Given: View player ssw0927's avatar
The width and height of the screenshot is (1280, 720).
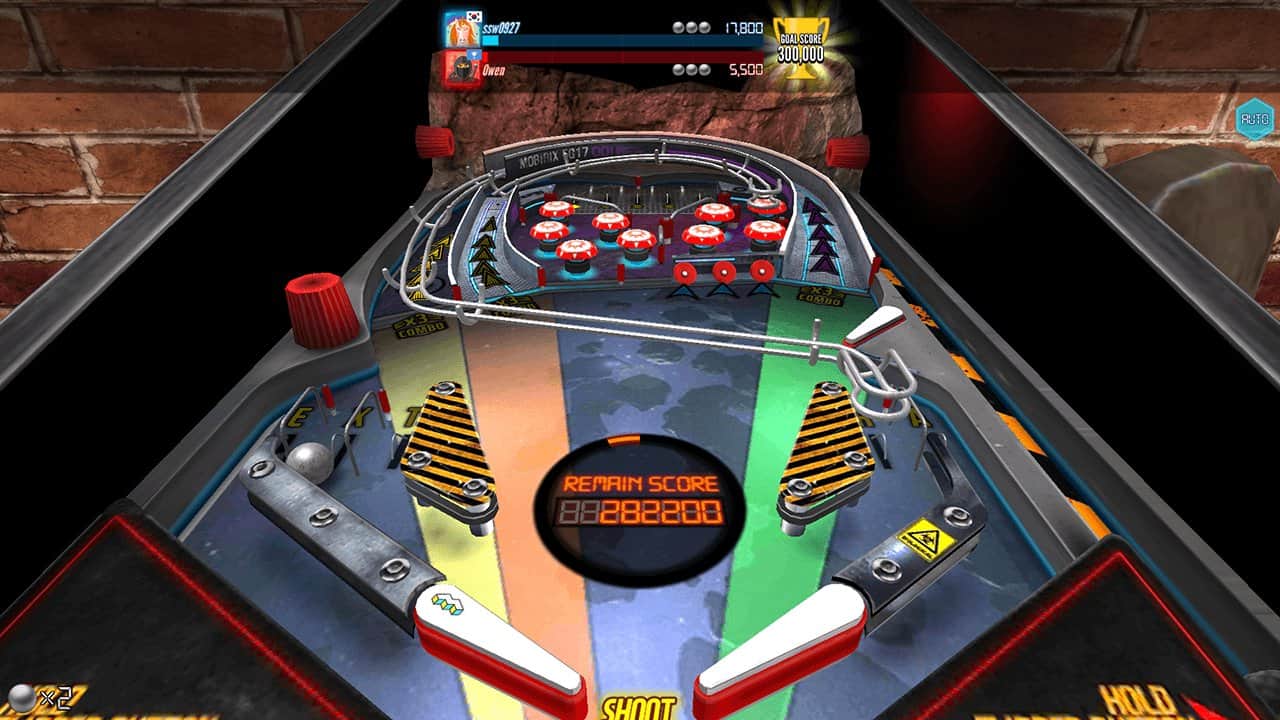Looking at the screenshot, I should point(460,29).
